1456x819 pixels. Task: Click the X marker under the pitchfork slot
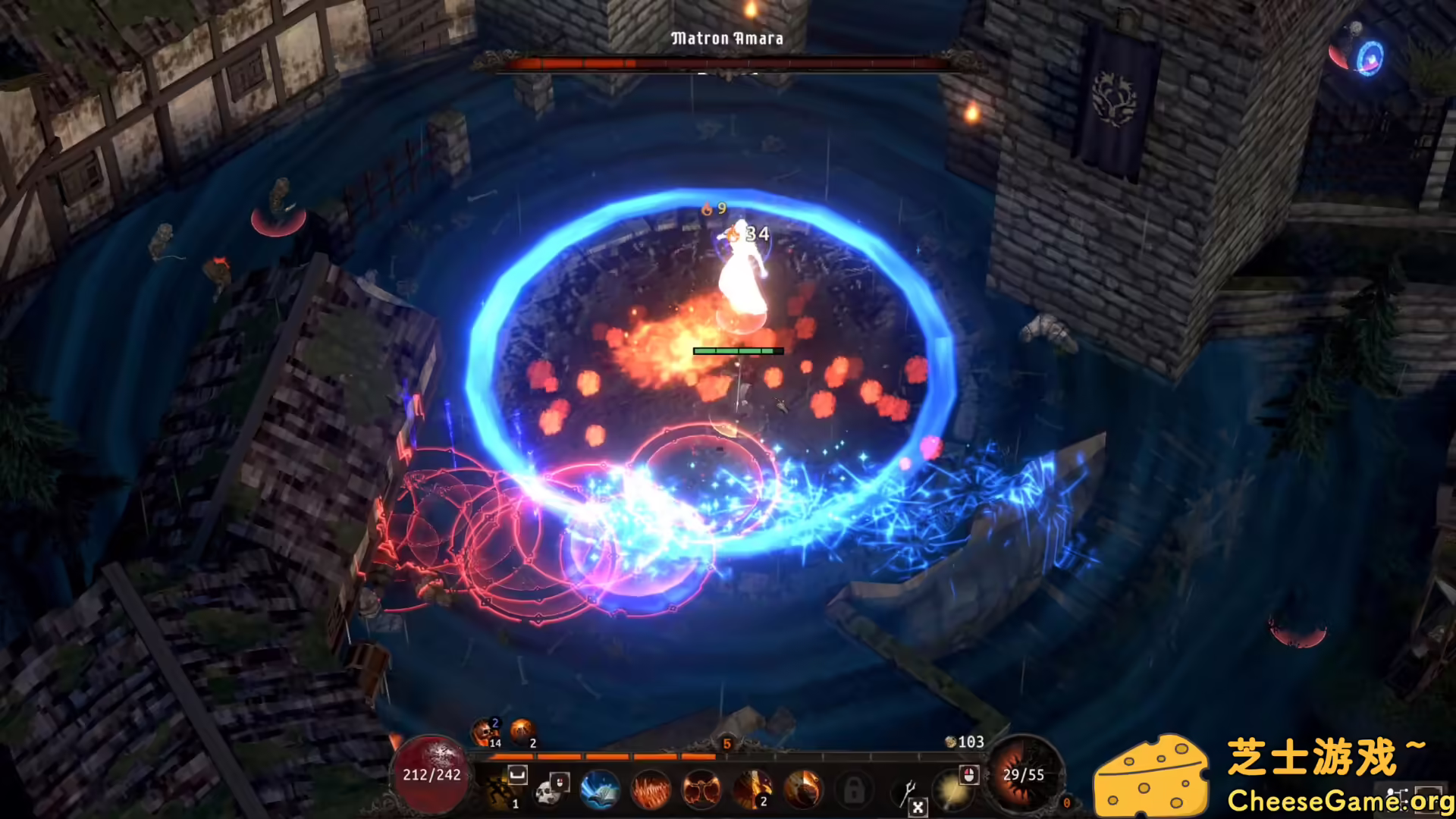point(918,806)
